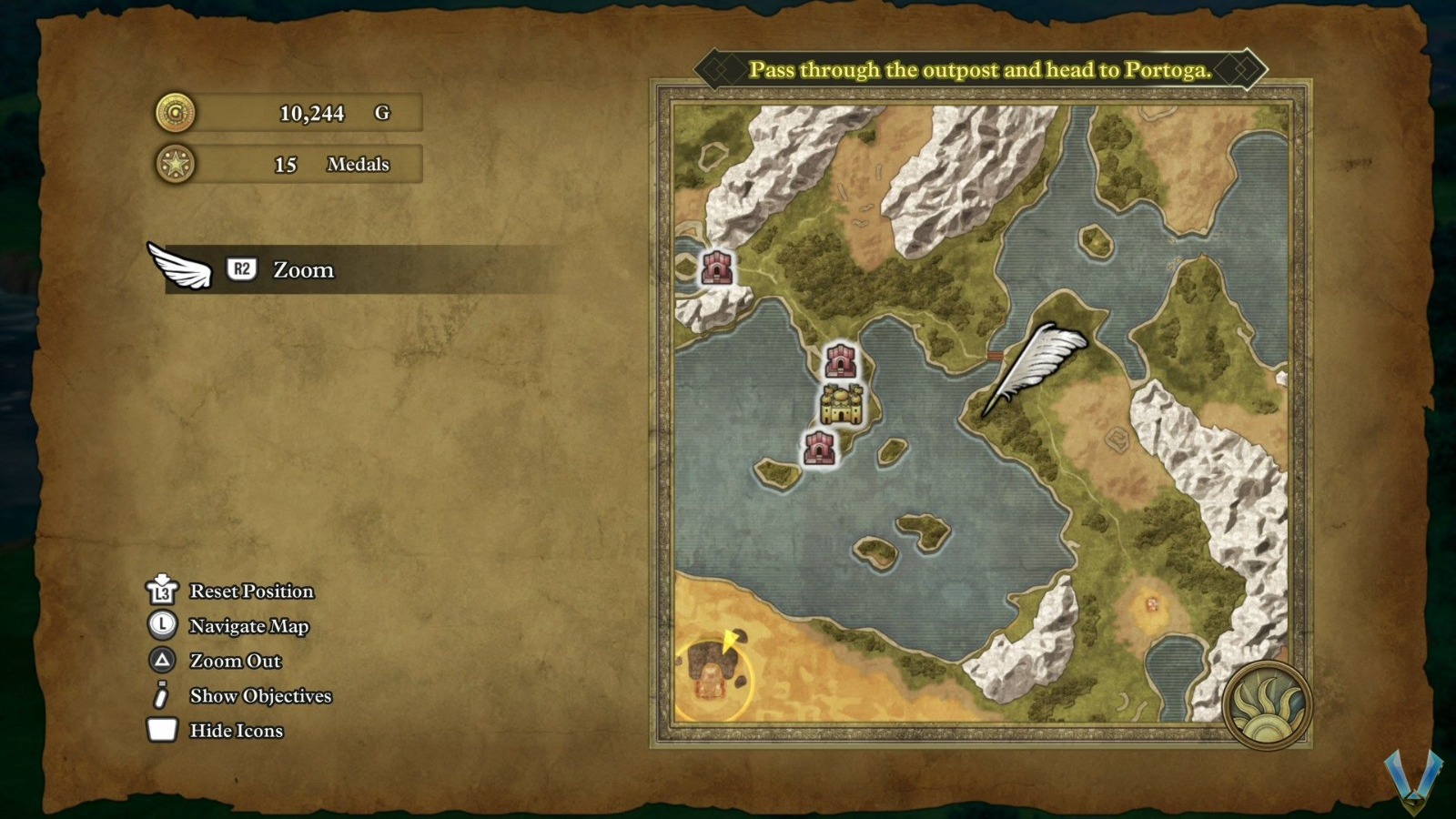
Task: Select the triangle Zoom Out button icon
Action: coord(161,661)
